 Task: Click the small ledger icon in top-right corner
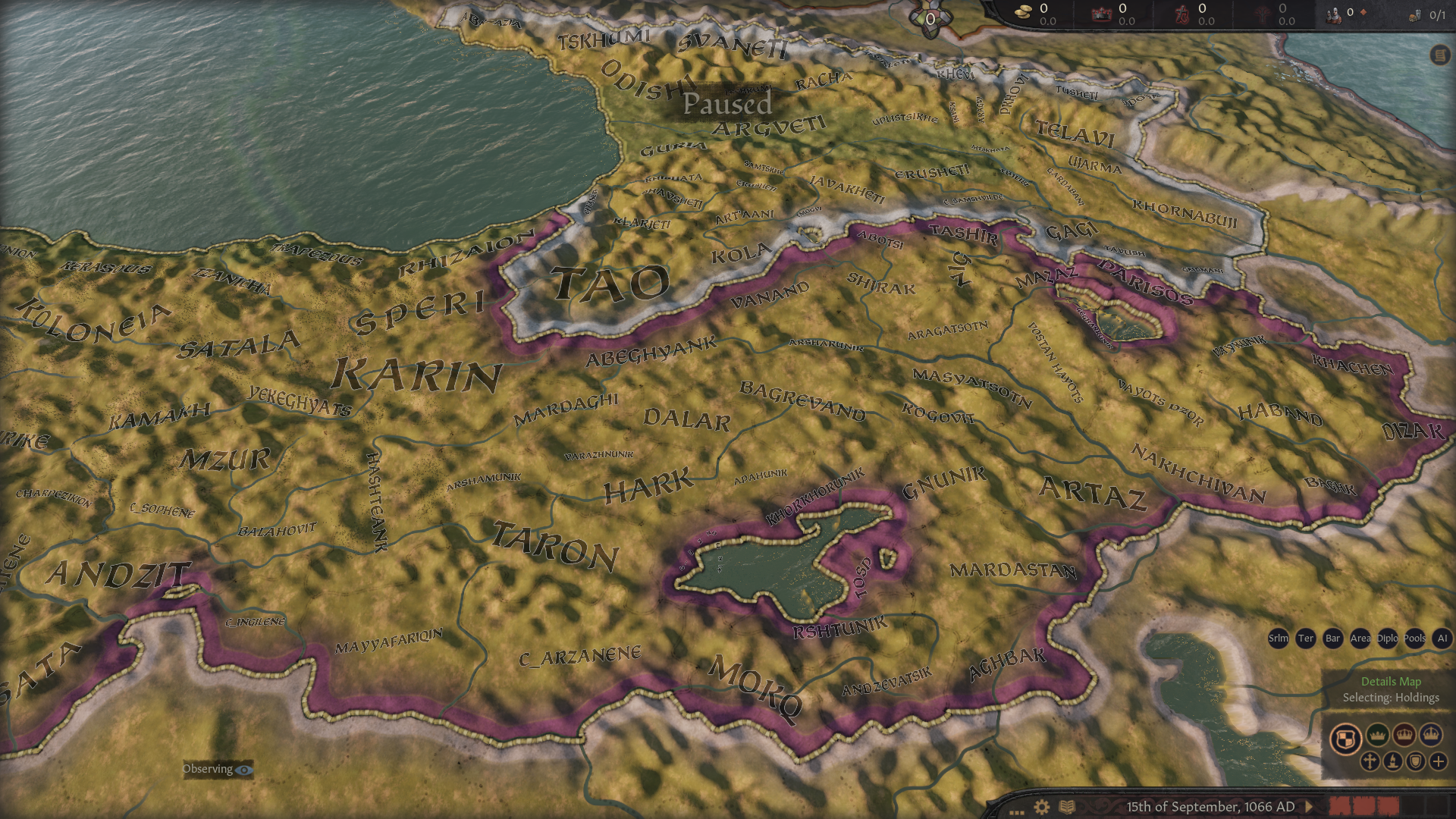[1439, 53]
